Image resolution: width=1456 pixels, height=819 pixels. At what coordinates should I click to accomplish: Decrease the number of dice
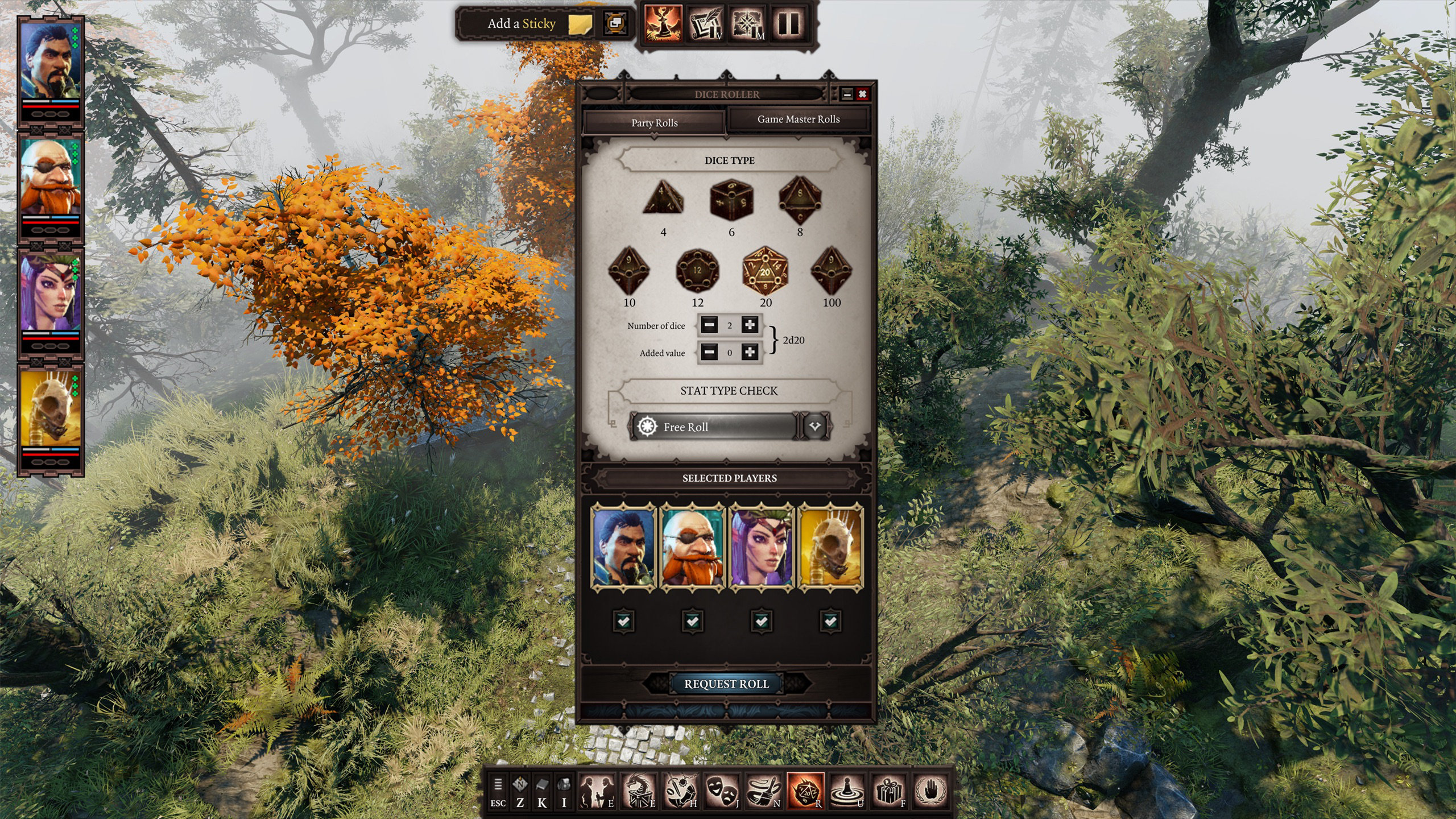click(709, 325)
